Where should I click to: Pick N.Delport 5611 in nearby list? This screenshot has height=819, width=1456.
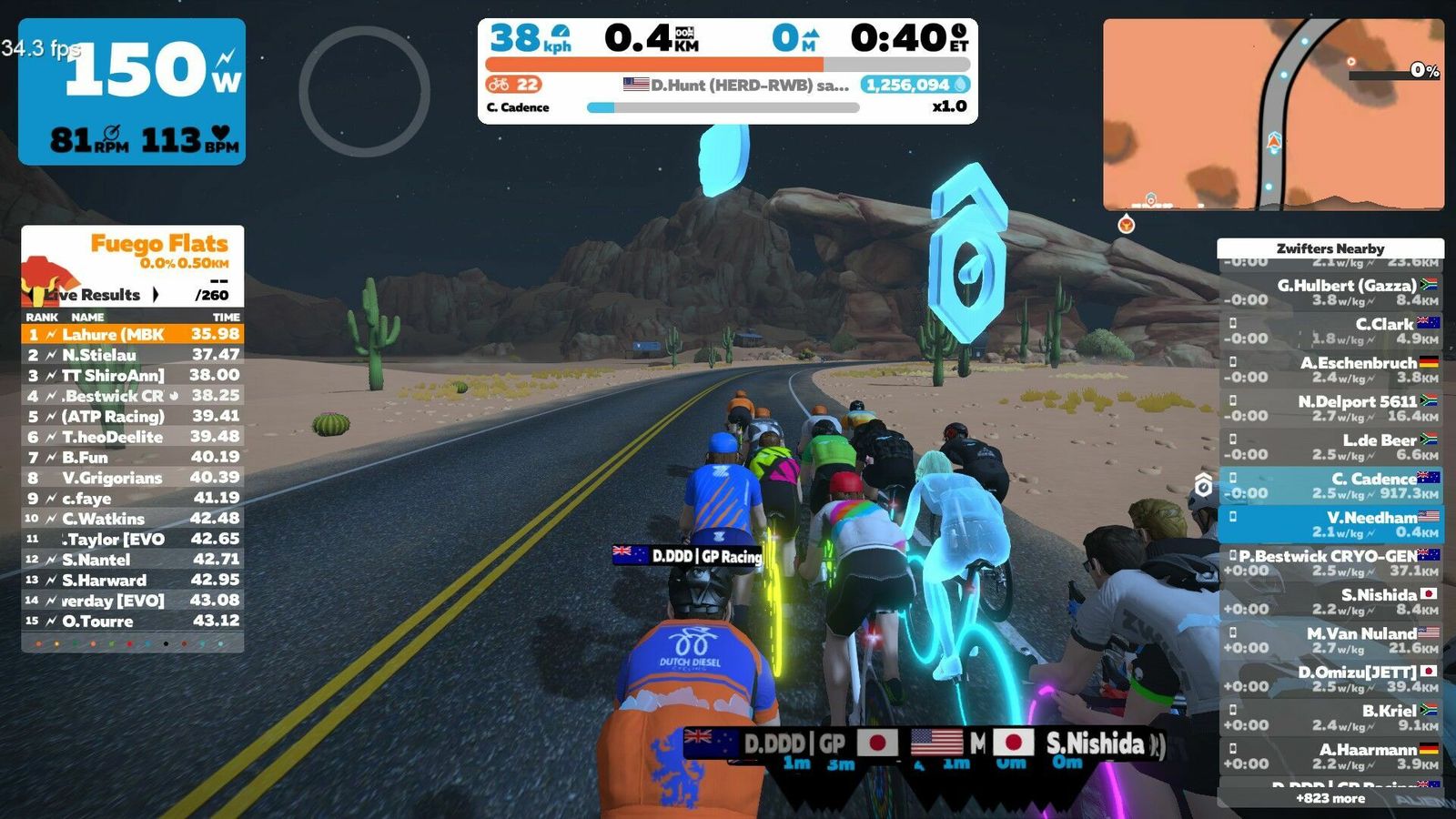1330,409
